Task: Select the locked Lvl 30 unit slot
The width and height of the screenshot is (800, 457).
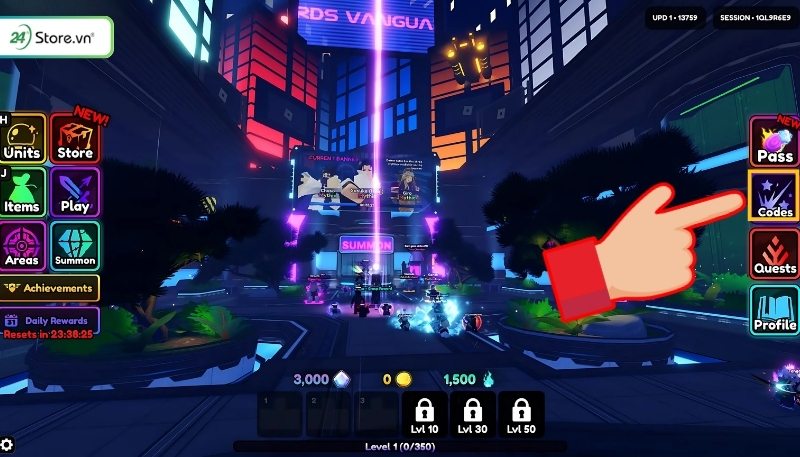Action: click(473, 414)
